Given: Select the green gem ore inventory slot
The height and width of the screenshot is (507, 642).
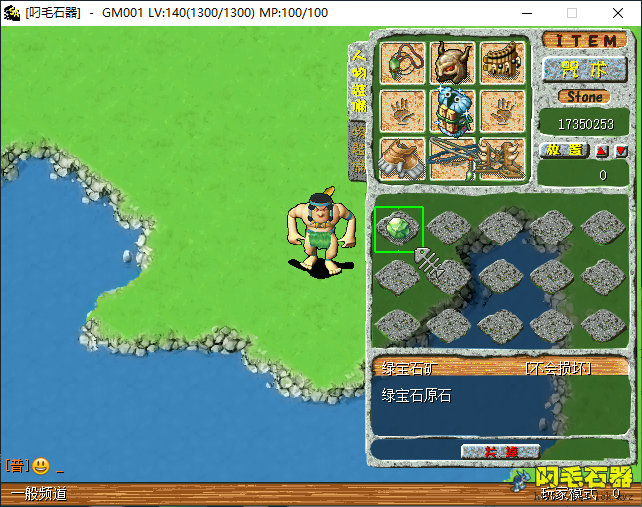Looking at the screenshot, I should (398, 229).
